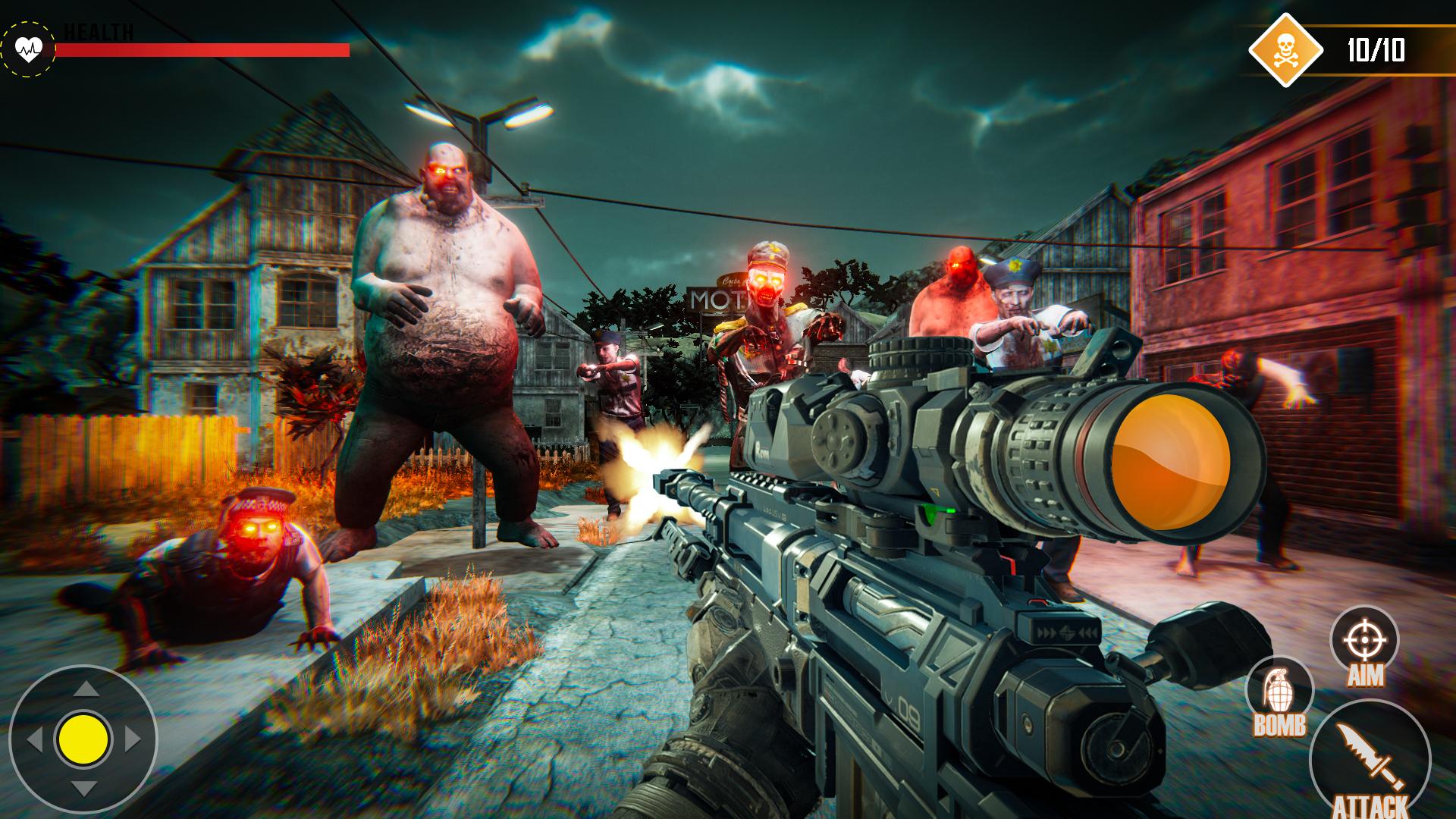Move right with the joystick right arrow

133,739
